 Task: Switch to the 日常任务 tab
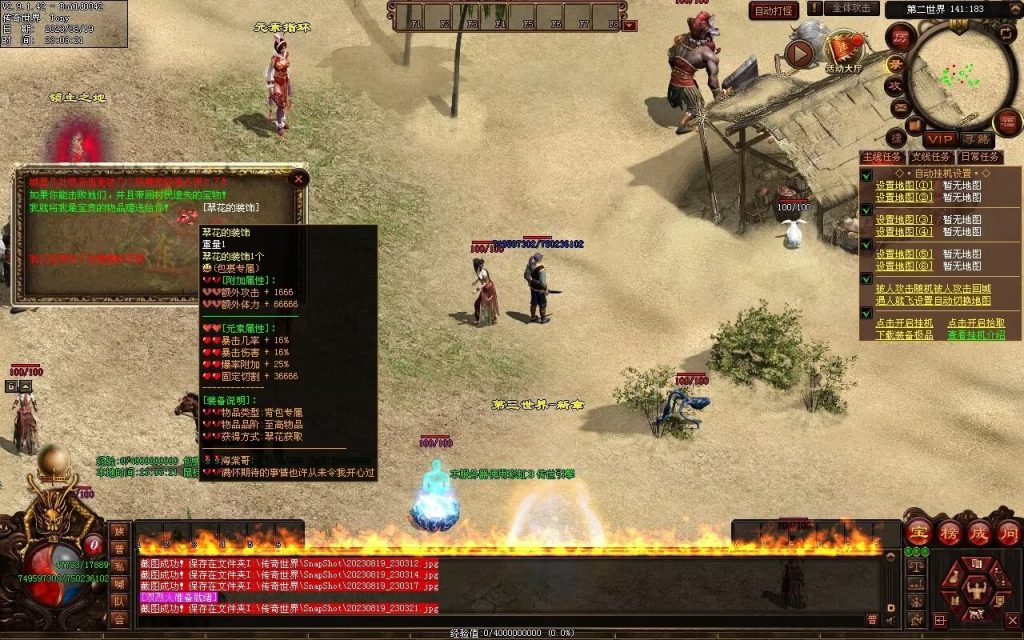979,157
